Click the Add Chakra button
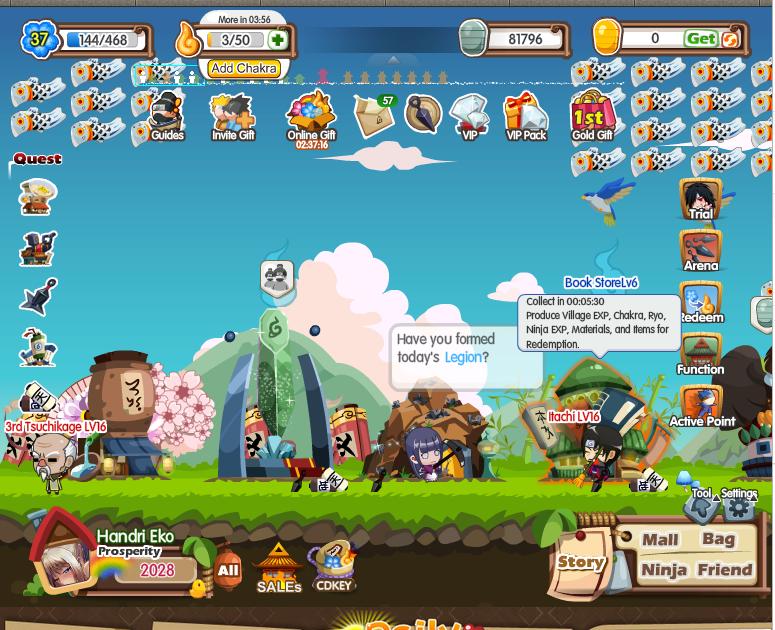The height and width of the screenshot is (630, 775). (243, 69)
